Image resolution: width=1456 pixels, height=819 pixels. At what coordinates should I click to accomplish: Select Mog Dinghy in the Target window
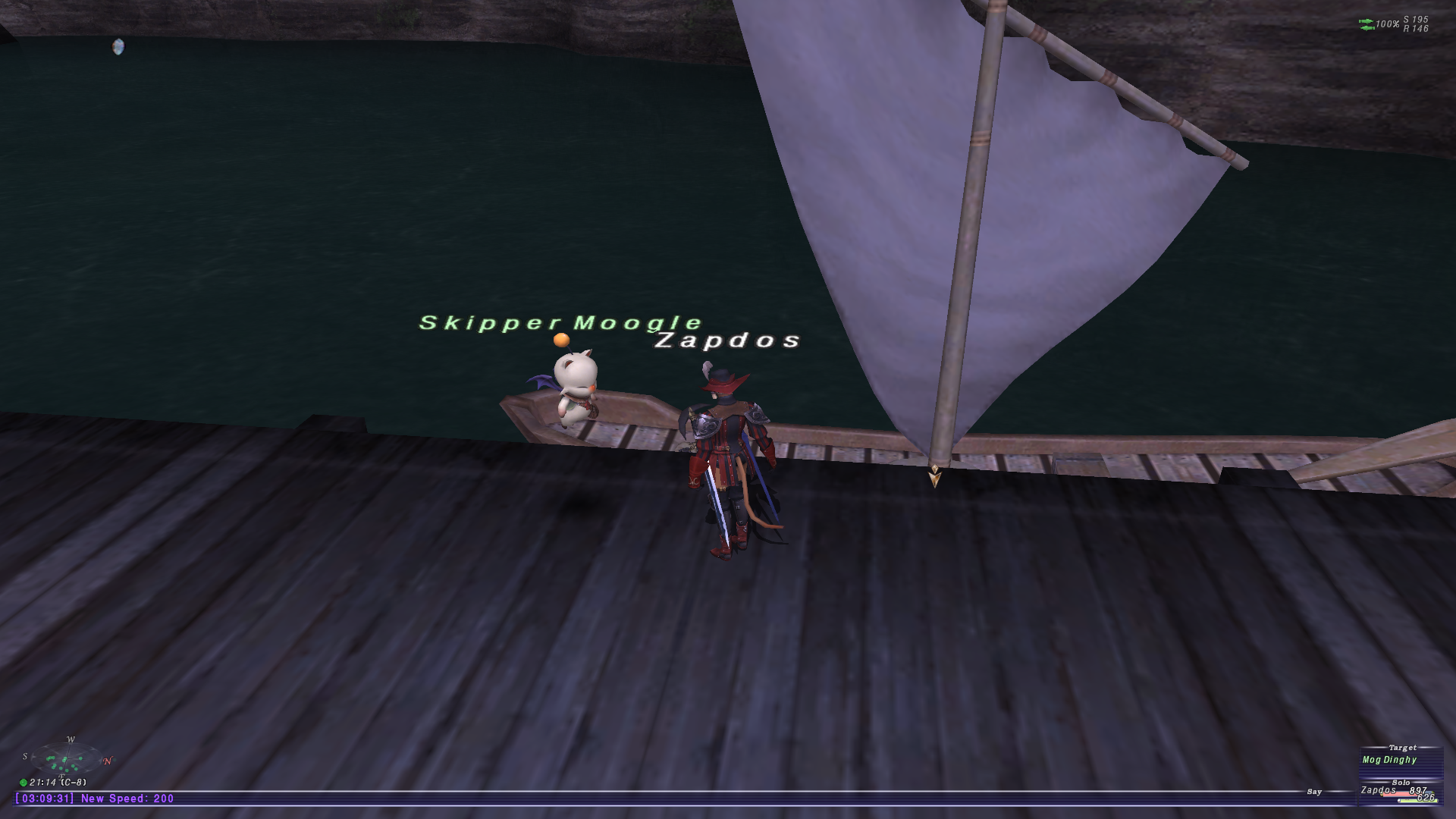point(1390,760)
